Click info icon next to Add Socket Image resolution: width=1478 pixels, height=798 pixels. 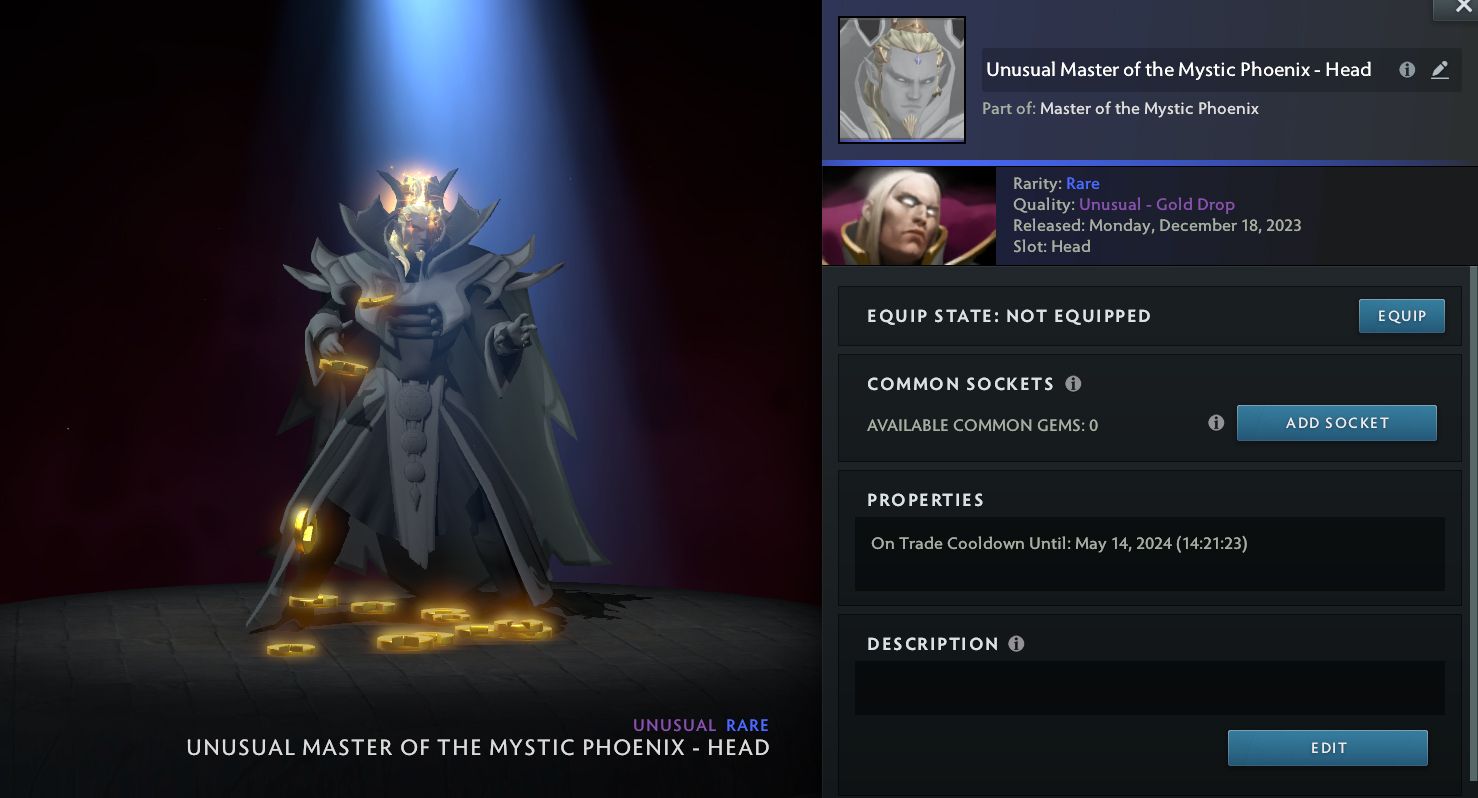[1216, 423]
